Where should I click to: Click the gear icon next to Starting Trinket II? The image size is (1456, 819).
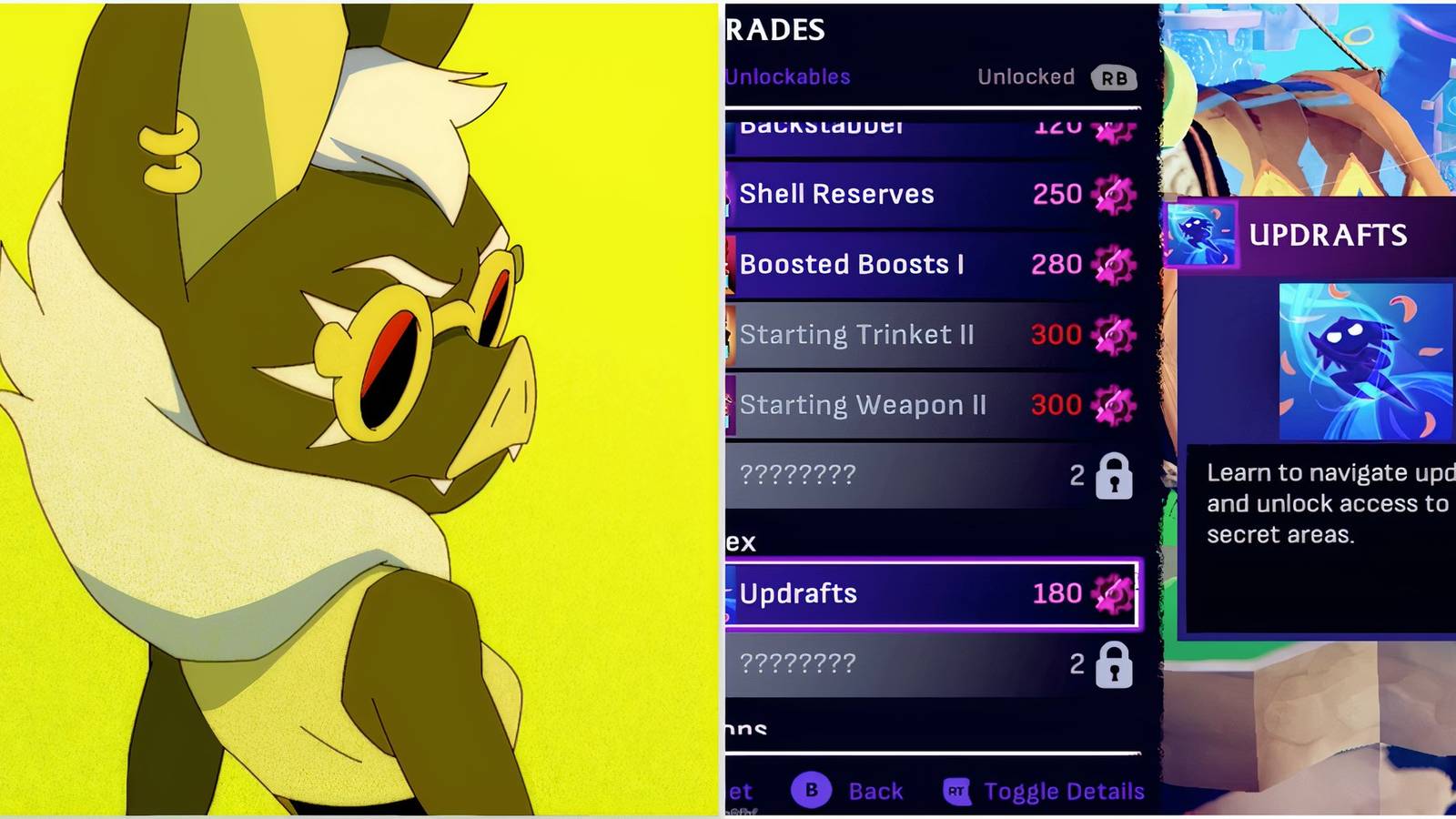pos(1112,334)
